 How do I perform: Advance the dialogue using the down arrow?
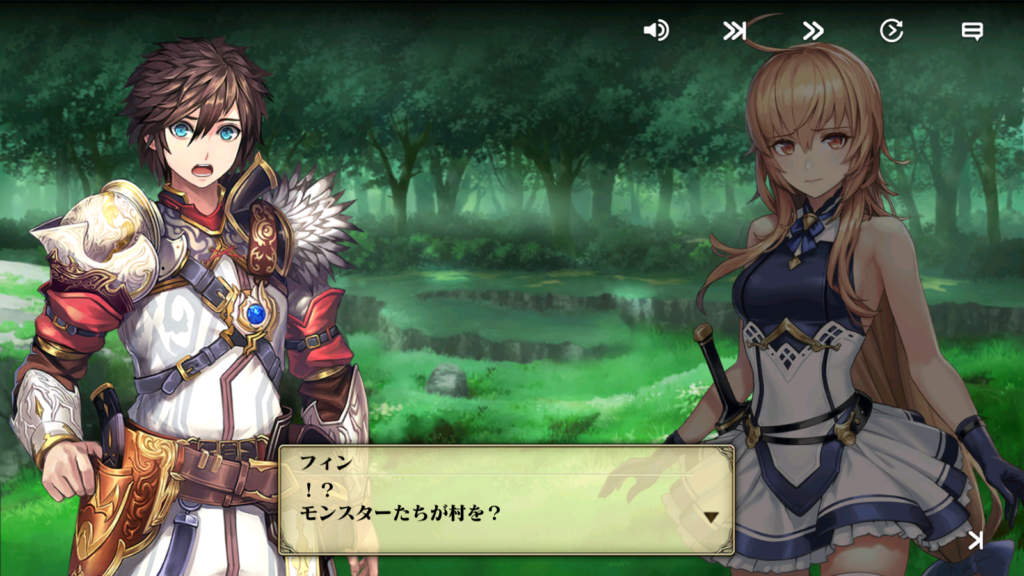[x=711, y=517]
